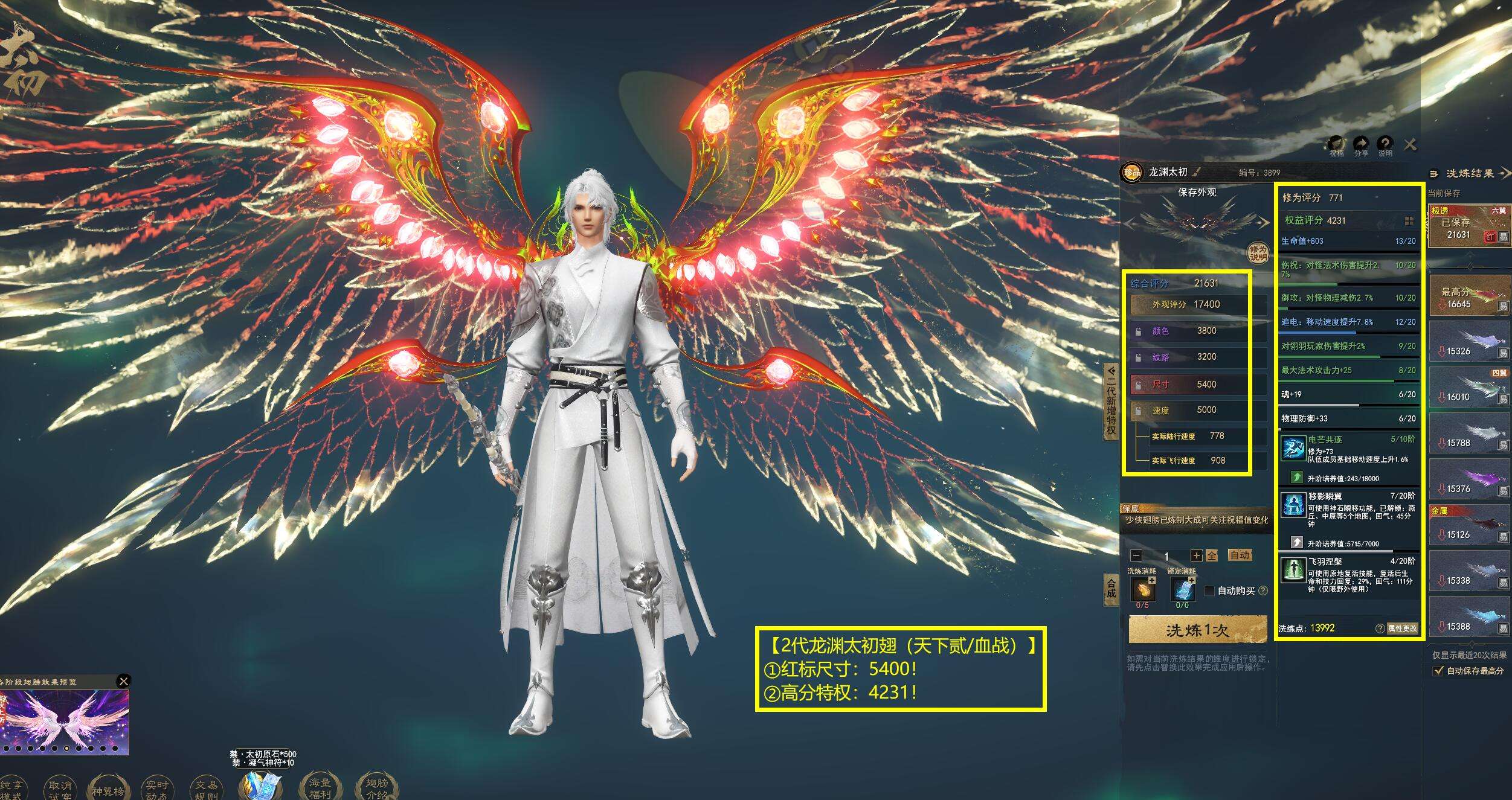This screenshot has height=800, width=1512.
Task: Toggle the 自动购买 checkbox
Action: (x=1209, y=590)
